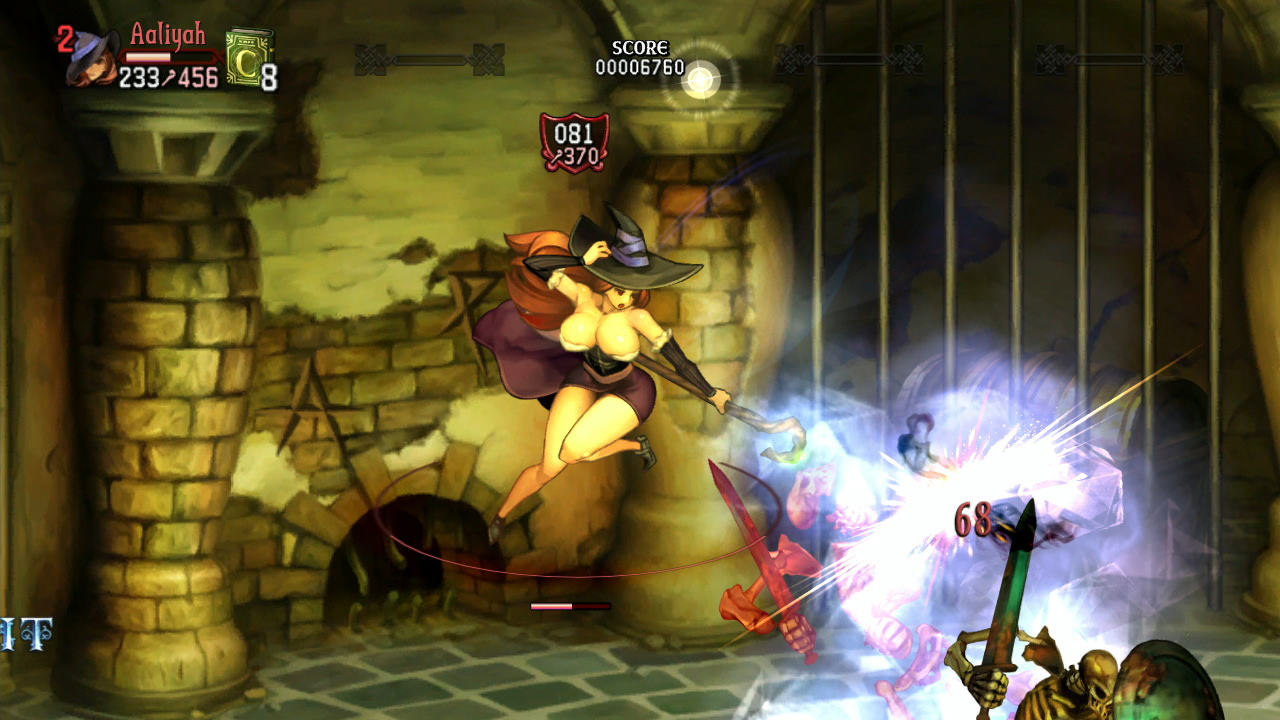Click the SCORE heading text
The width and height of the screenshot is (1280, 720).
[x=639, y=47]
